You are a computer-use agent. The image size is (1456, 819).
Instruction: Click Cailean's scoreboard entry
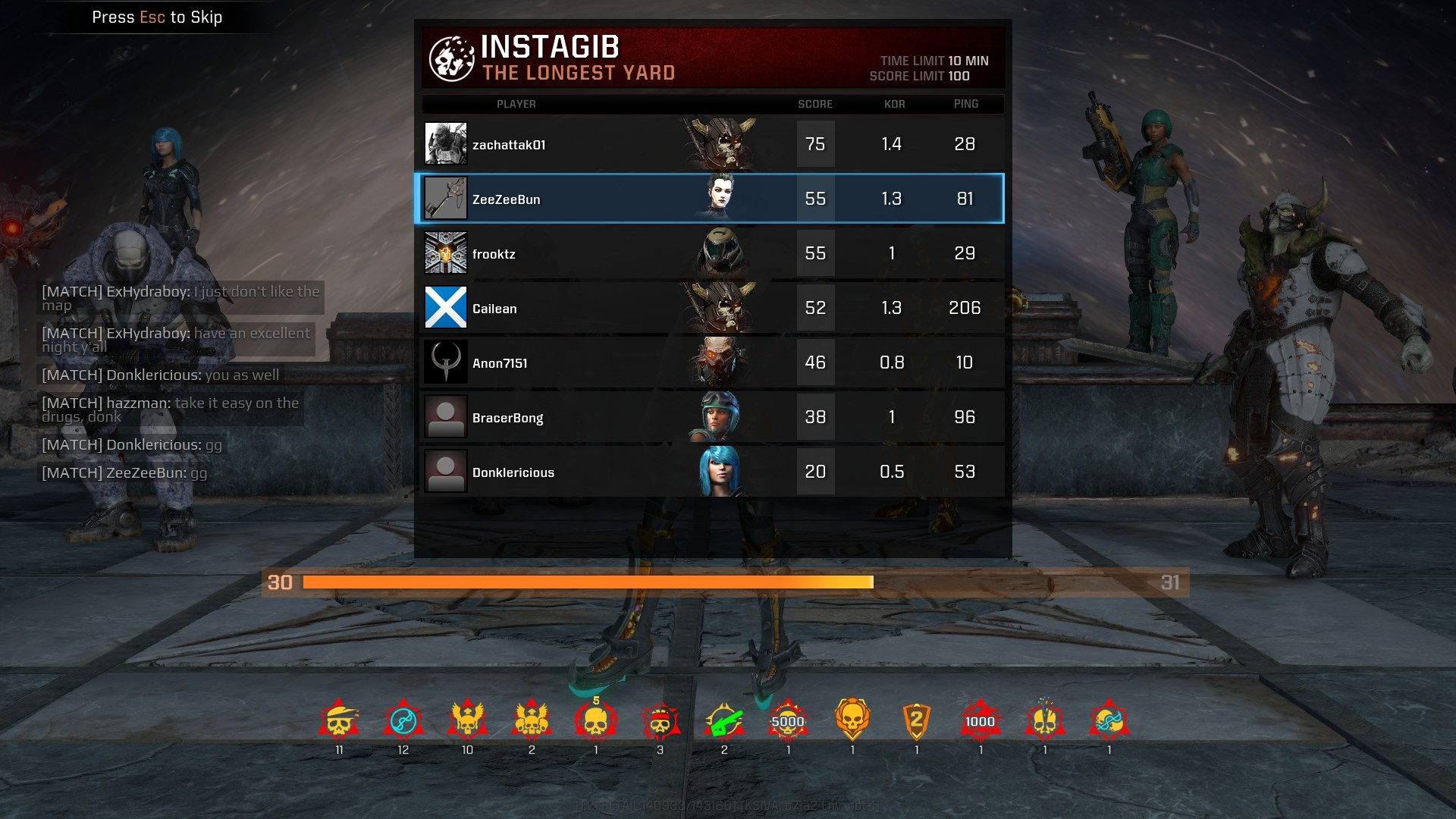coord(713,308)
